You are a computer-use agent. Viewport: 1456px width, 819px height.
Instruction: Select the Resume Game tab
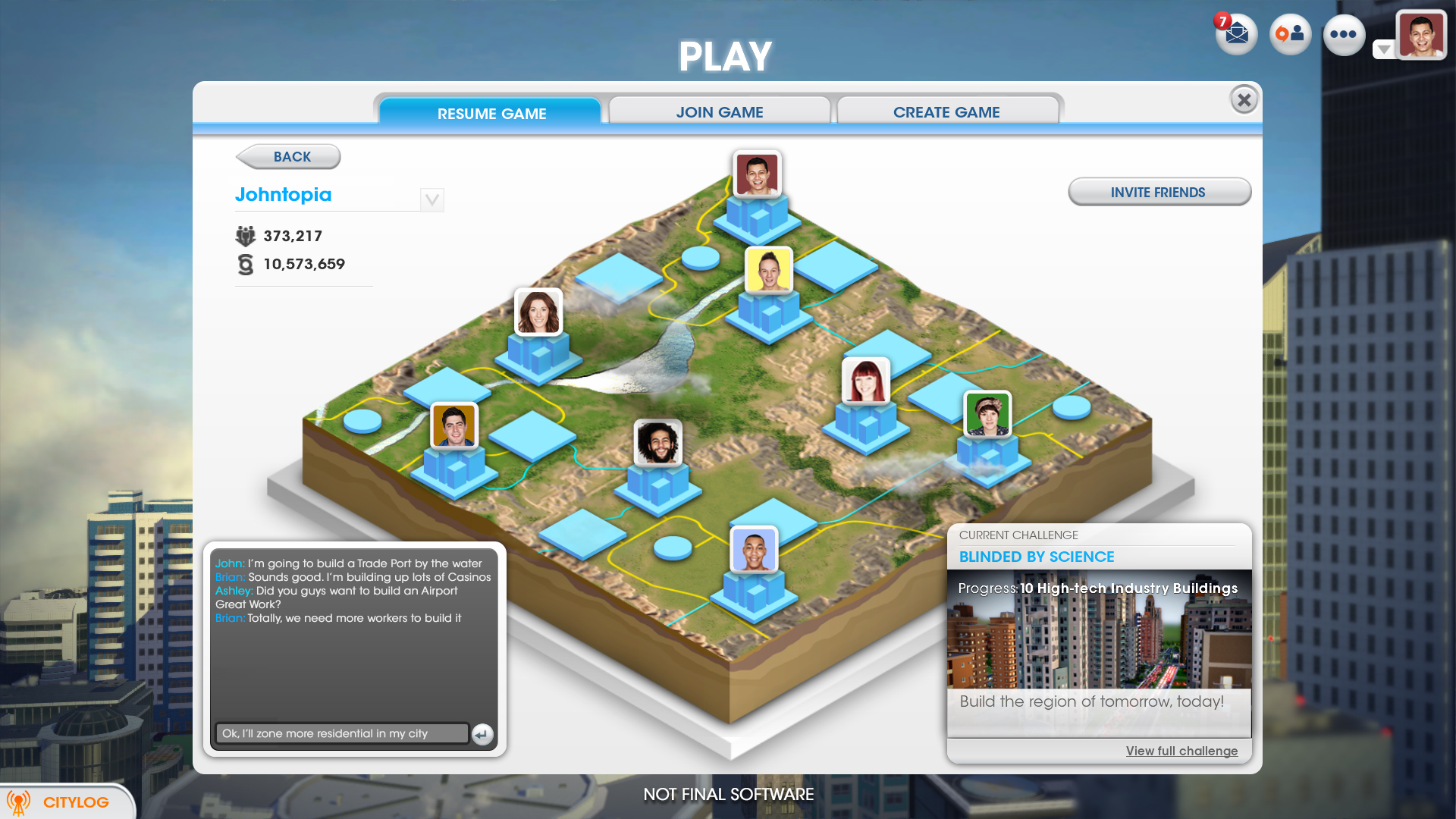pyautogui.click(x=491, y=113)
